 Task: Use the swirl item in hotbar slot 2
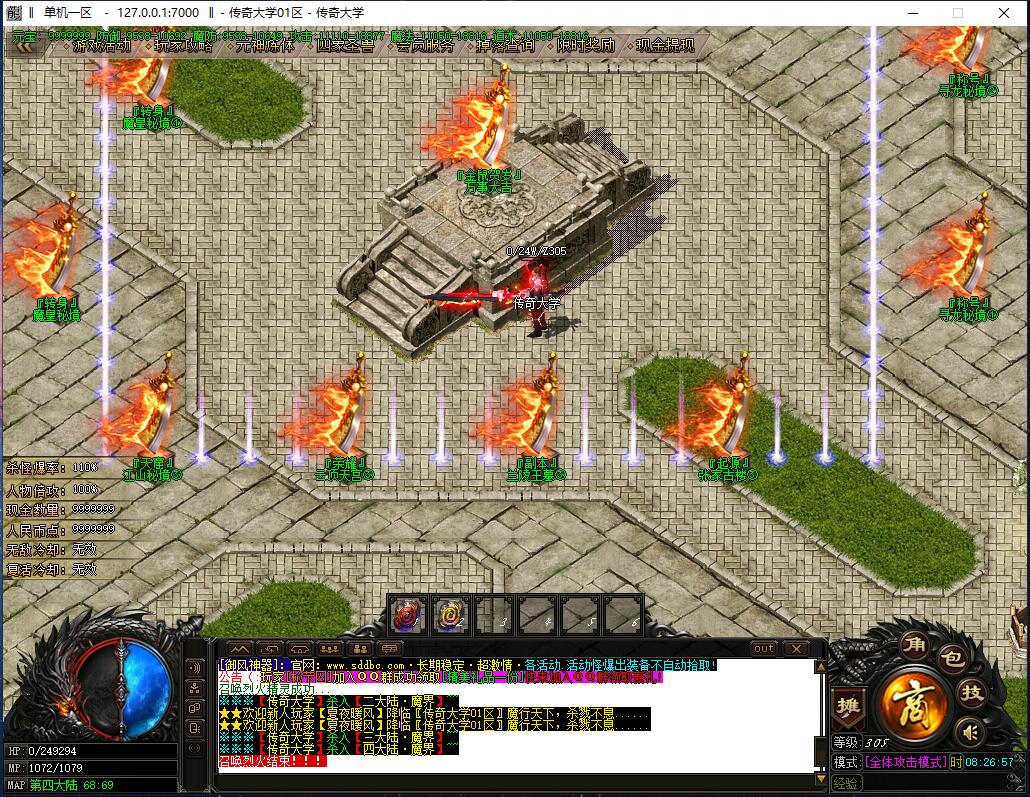[x=451, y=614]
